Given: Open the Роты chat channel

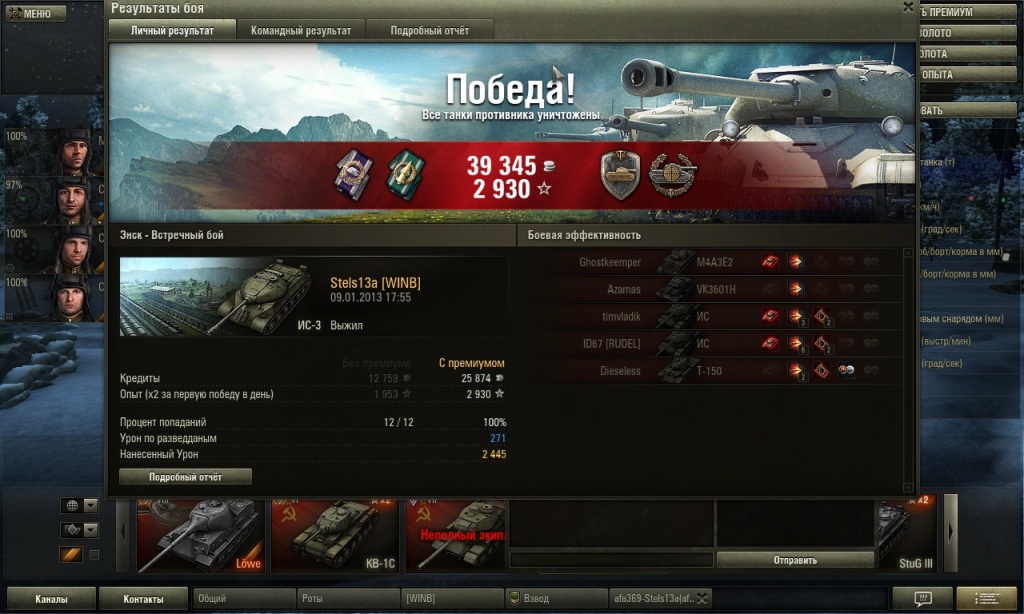Looking at the screenshot, I should (x=346, y=598).
